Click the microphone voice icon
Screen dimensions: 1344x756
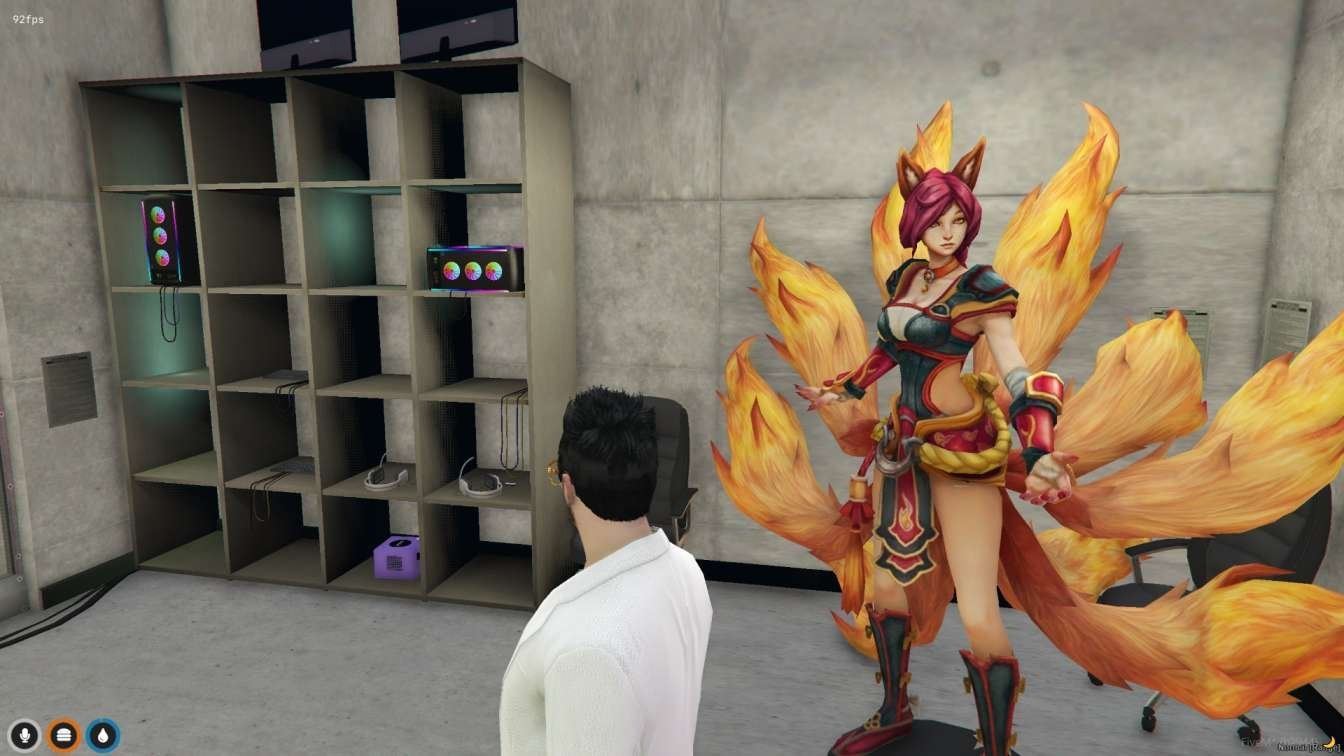(24, 735)
